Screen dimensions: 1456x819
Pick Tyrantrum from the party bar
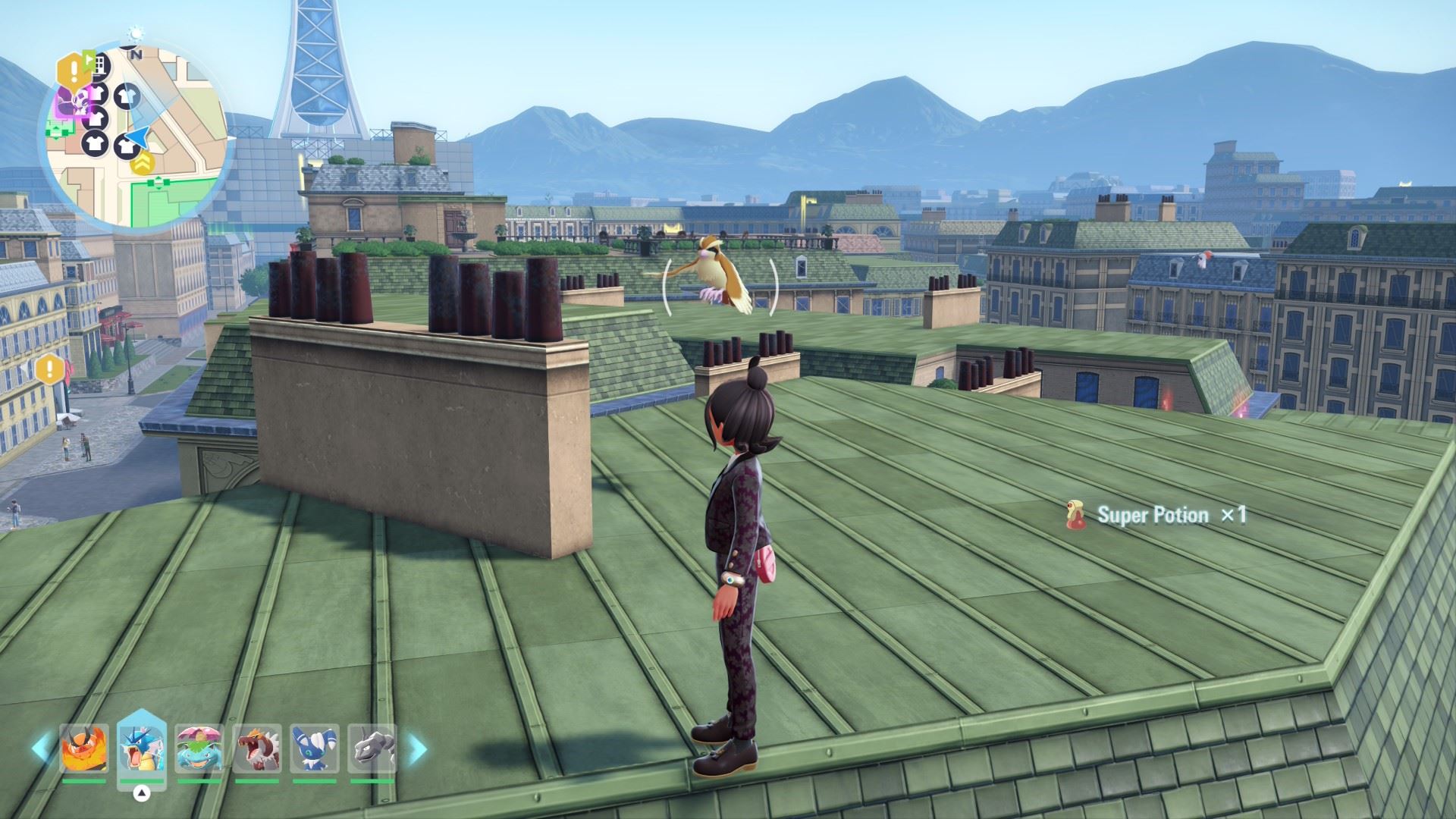tap(257, 748)
